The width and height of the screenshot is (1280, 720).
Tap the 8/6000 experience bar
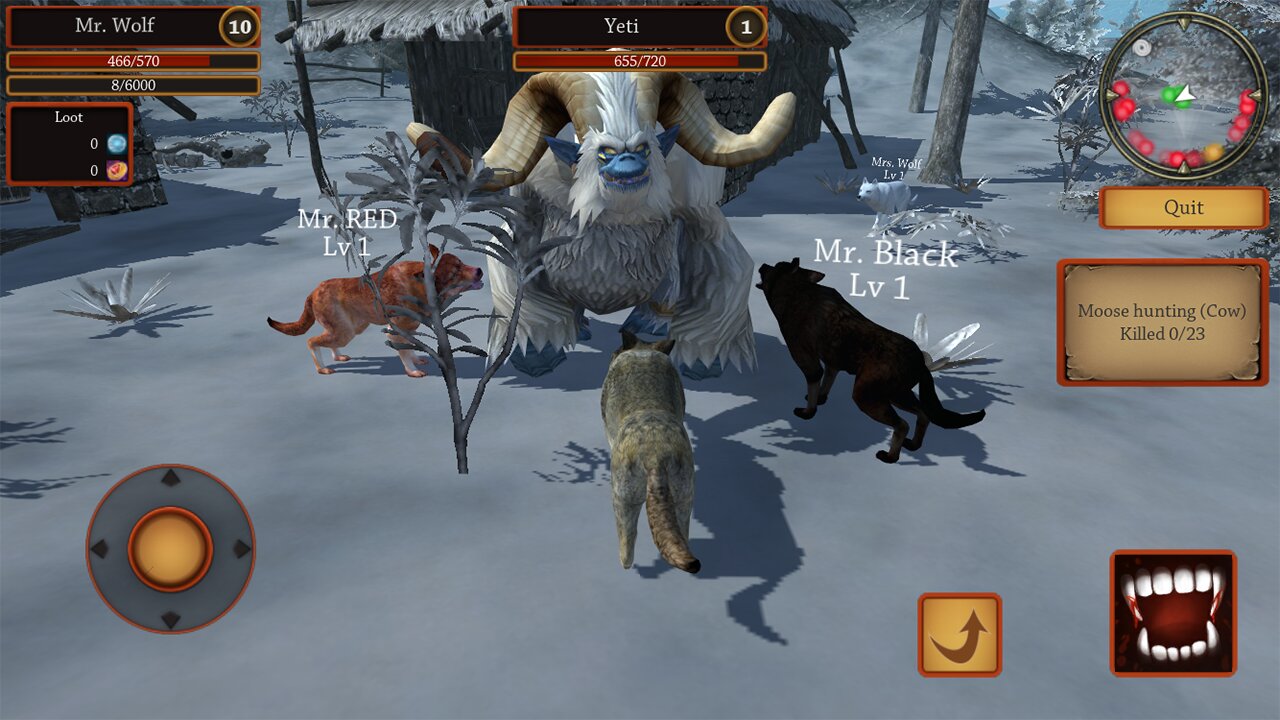[133, 86]
